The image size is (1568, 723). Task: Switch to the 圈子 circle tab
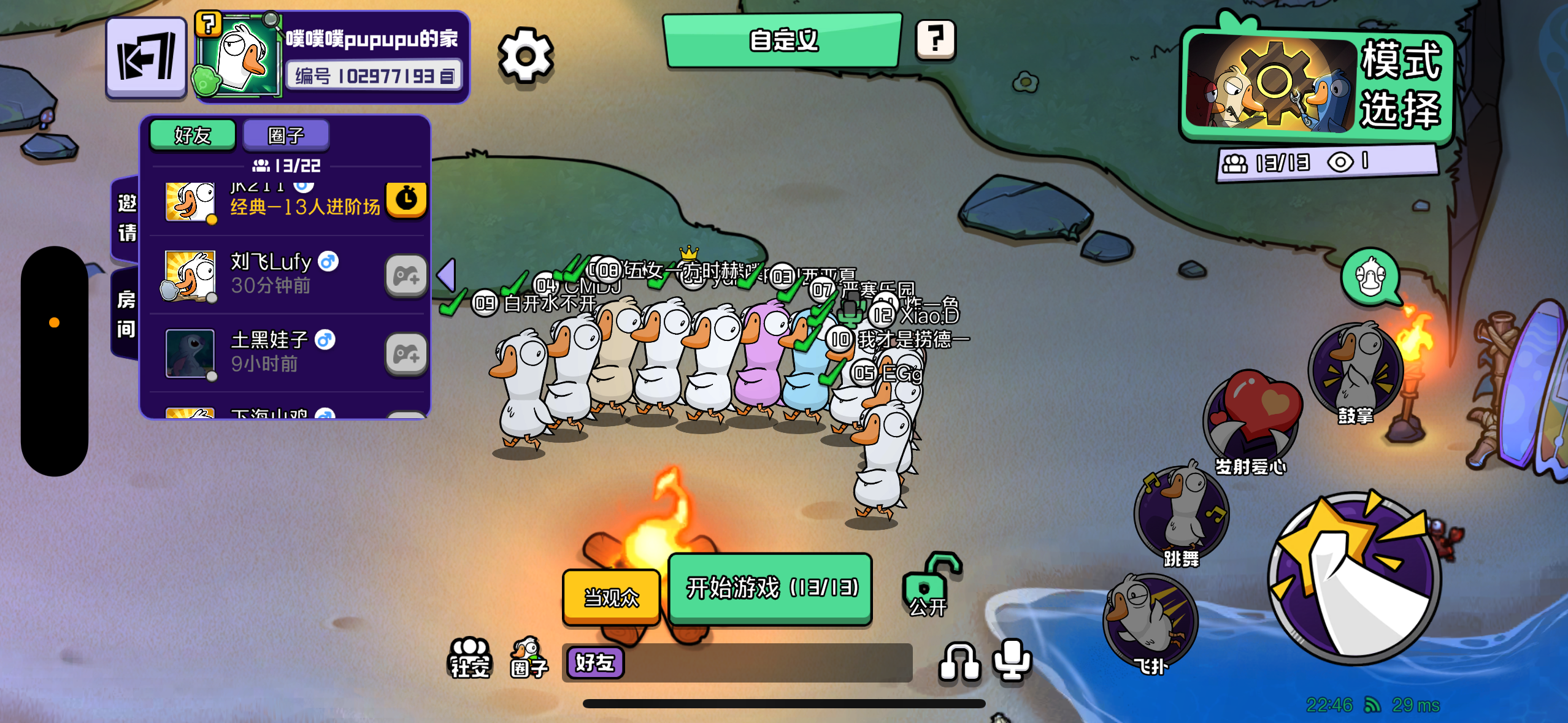[x=286, y=134]
